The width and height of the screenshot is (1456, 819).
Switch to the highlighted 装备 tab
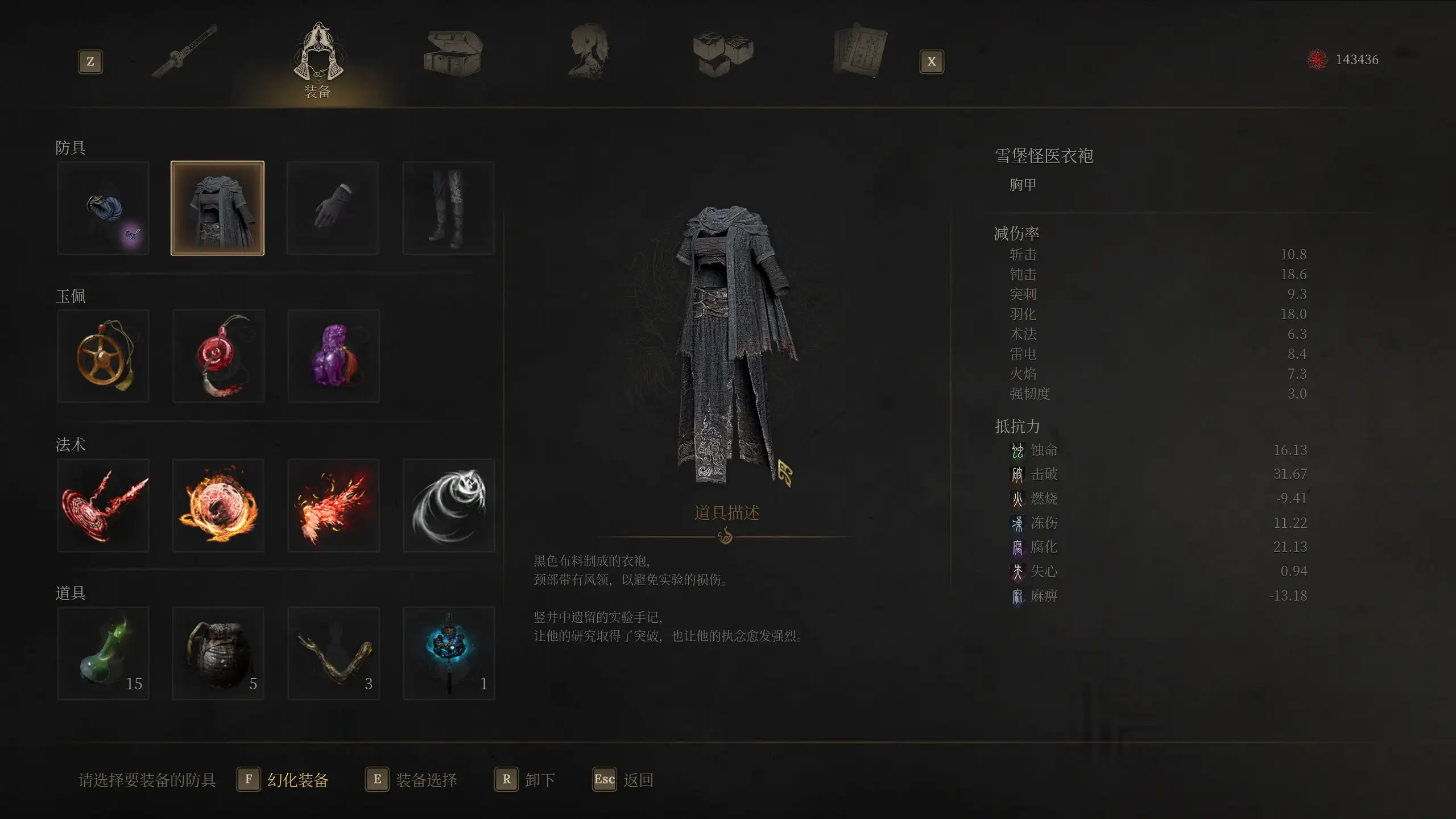coord(317,57)
